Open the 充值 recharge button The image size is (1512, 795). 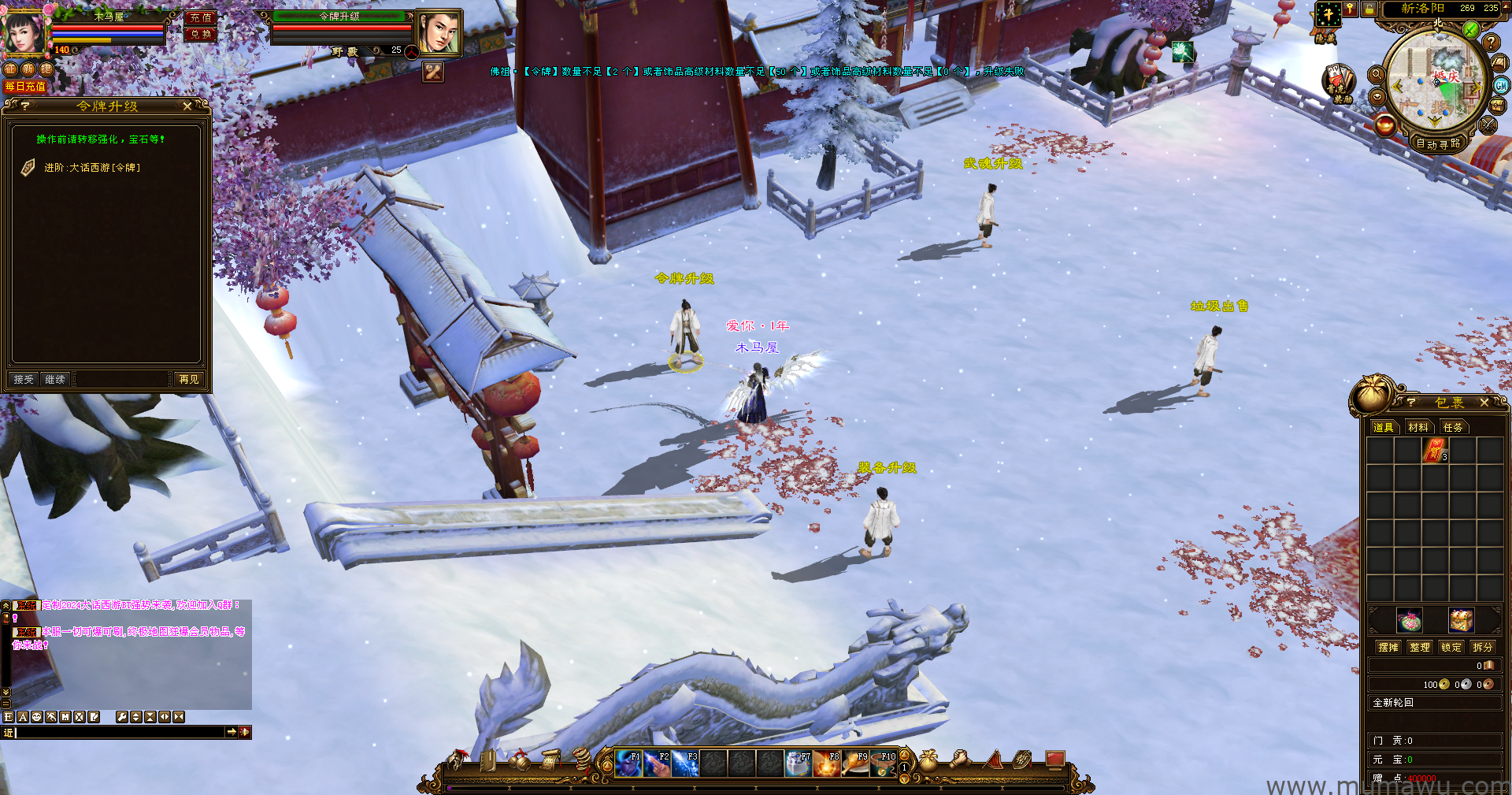click(x=201, y=17)
